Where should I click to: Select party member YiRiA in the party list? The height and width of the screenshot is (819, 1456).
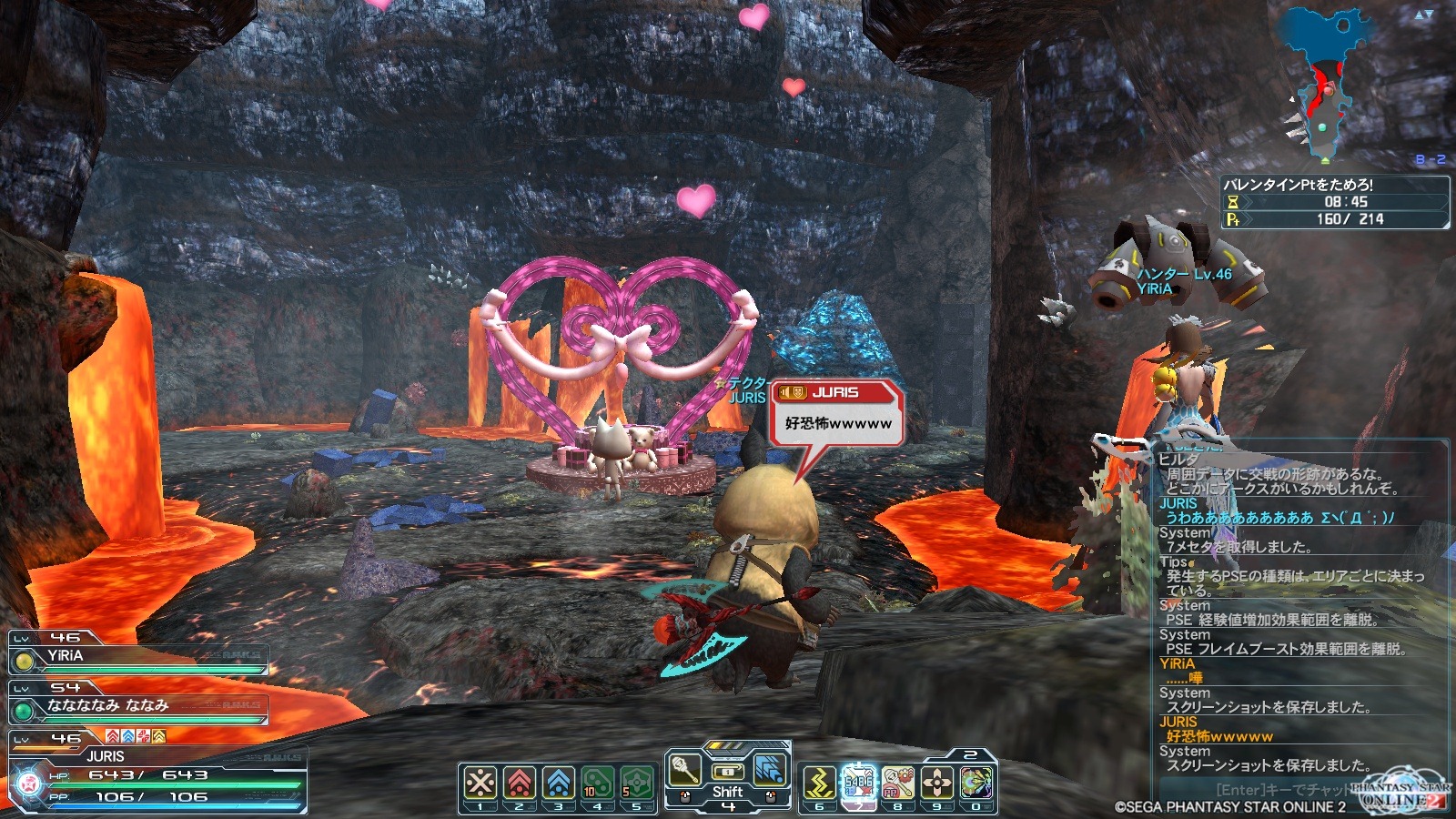pos(136,657)
